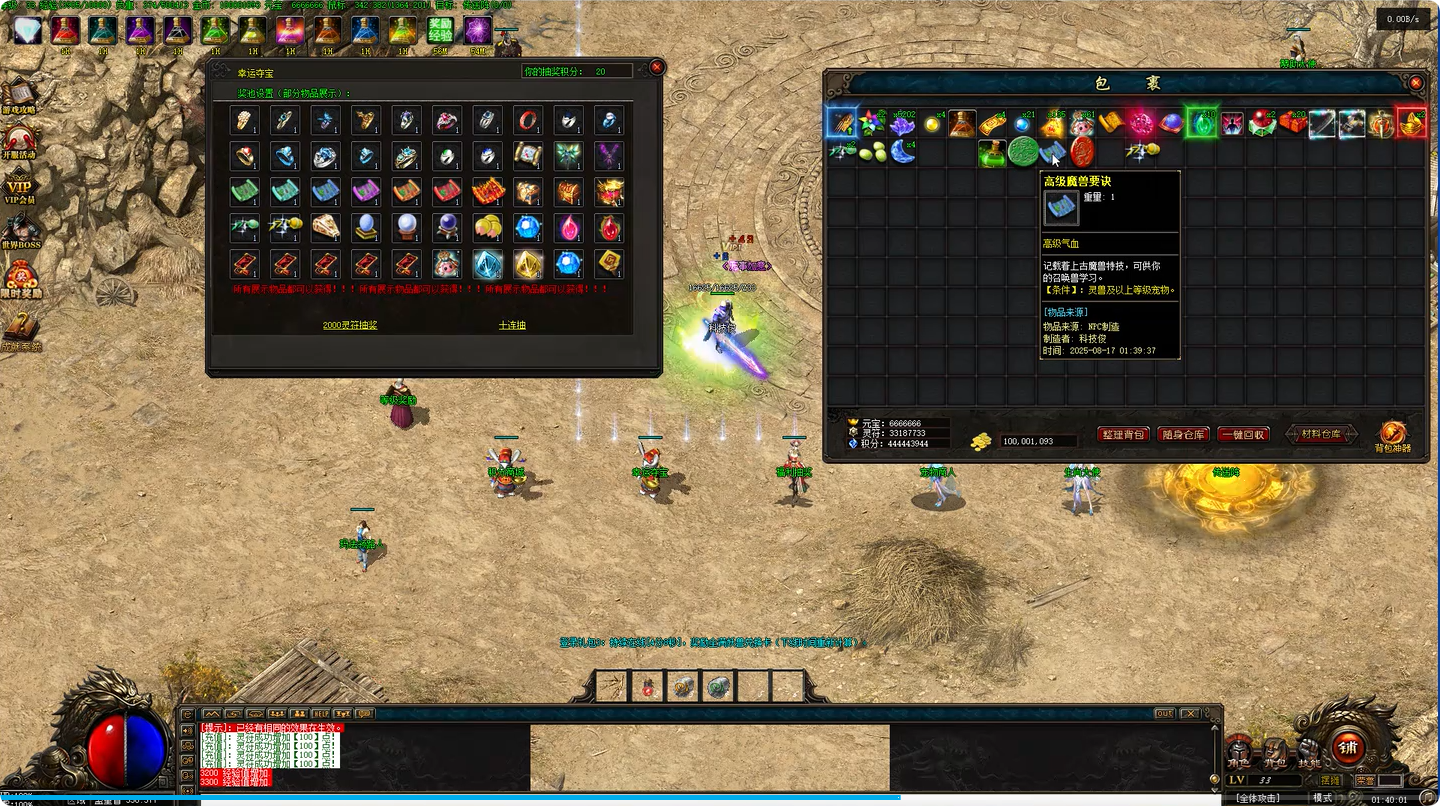
Task: Open the 随身仓库 portable warehouse
Action: pyautogui.click(x=1183, y=435)
